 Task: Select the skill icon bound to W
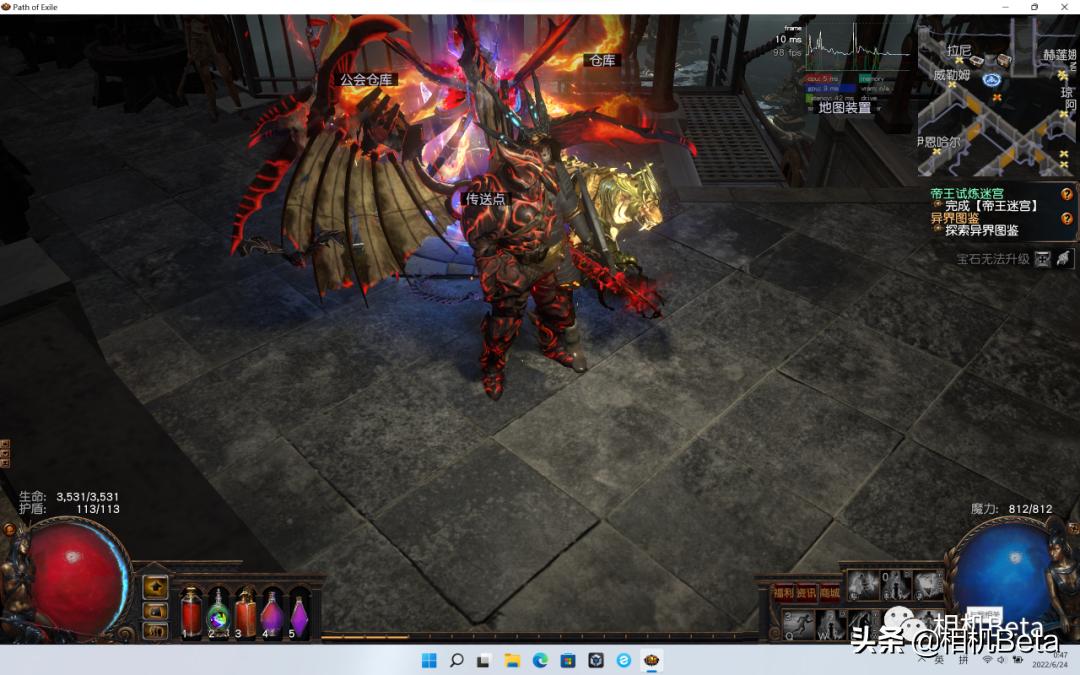click(829, 622)
